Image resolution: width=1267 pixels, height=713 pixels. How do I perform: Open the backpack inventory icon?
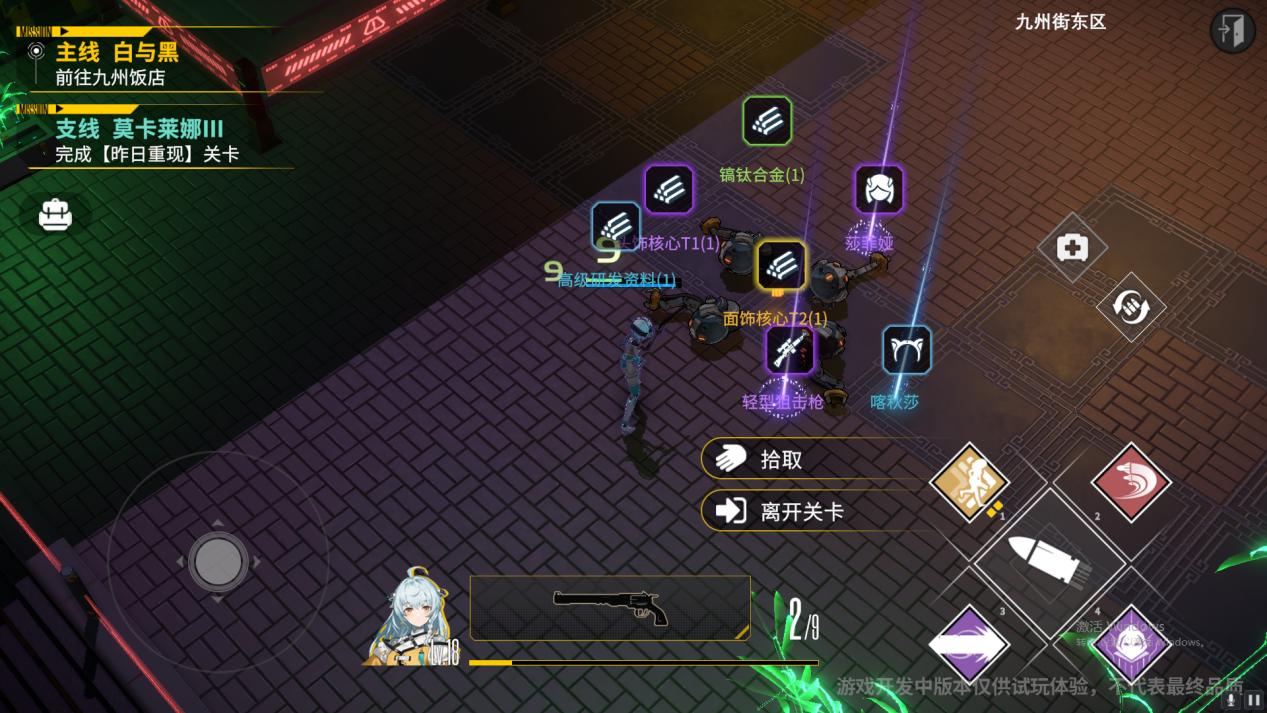click(x=55, y=215)
